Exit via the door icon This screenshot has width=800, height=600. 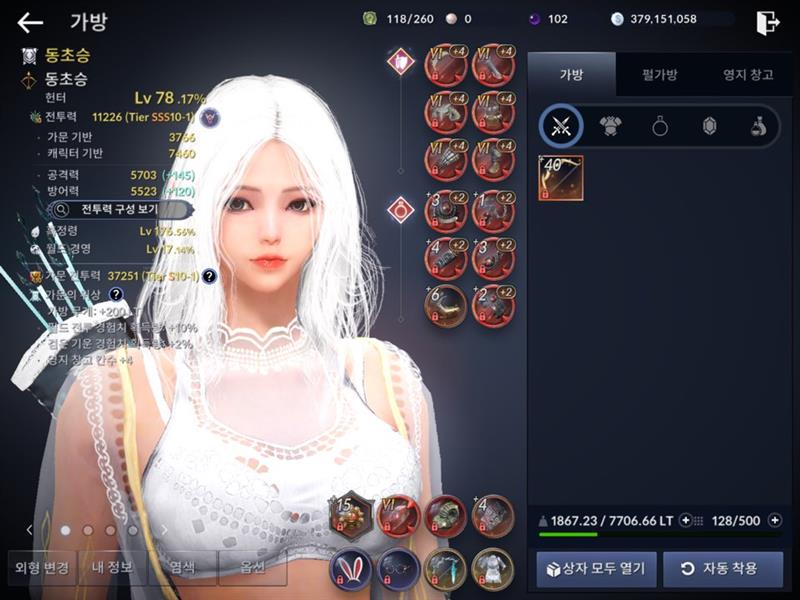[x=767, y=22]
